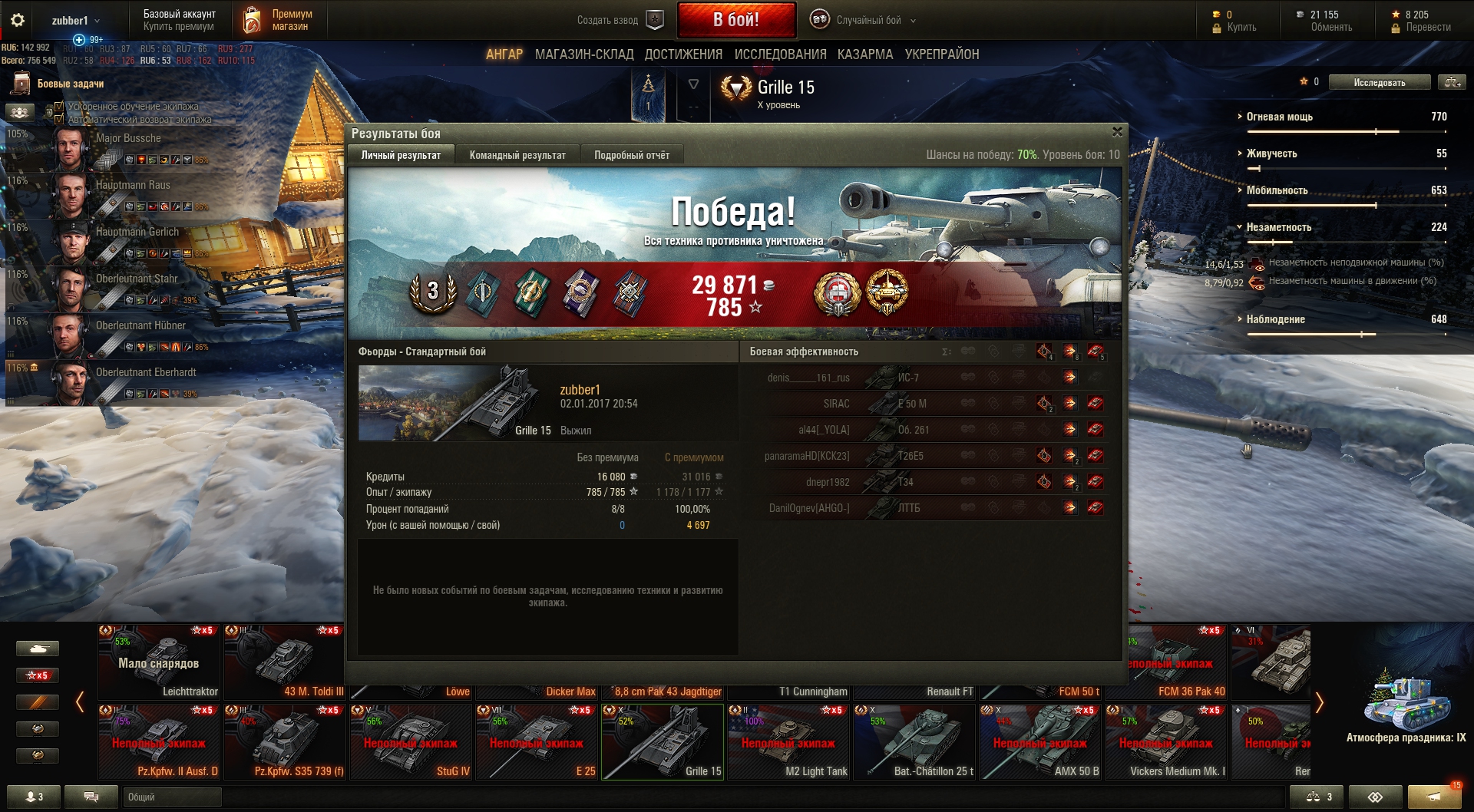The width and height of the screenshot is (1474, 812).
Task: Go to ДОСТИЖЕНИЯ section
Action: click(683, 54)
